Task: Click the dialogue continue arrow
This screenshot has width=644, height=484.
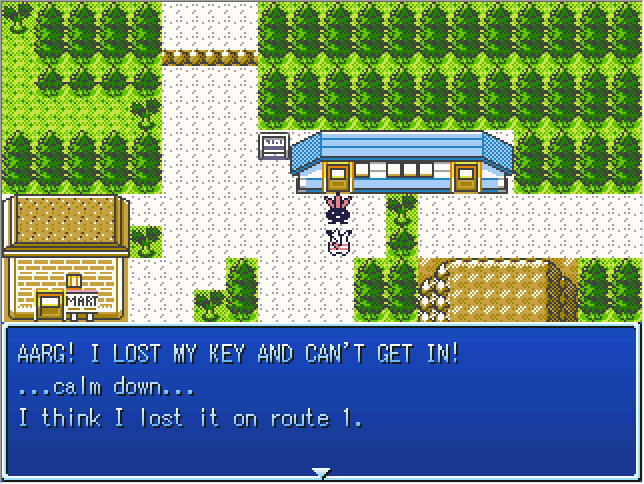Action: click(x=320, y=471)
